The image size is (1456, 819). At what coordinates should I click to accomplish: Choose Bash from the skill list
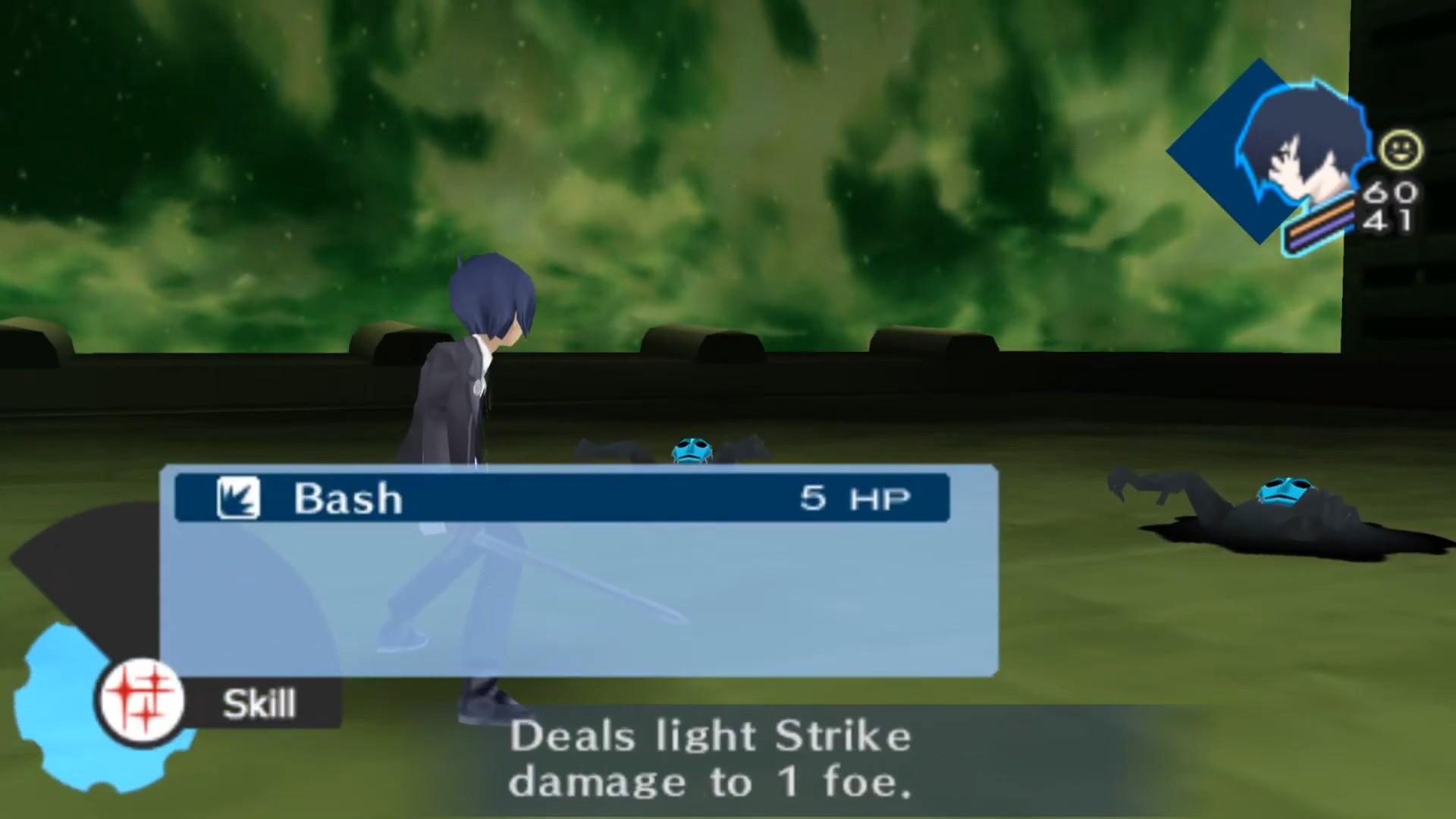click(x=349, y=498)
